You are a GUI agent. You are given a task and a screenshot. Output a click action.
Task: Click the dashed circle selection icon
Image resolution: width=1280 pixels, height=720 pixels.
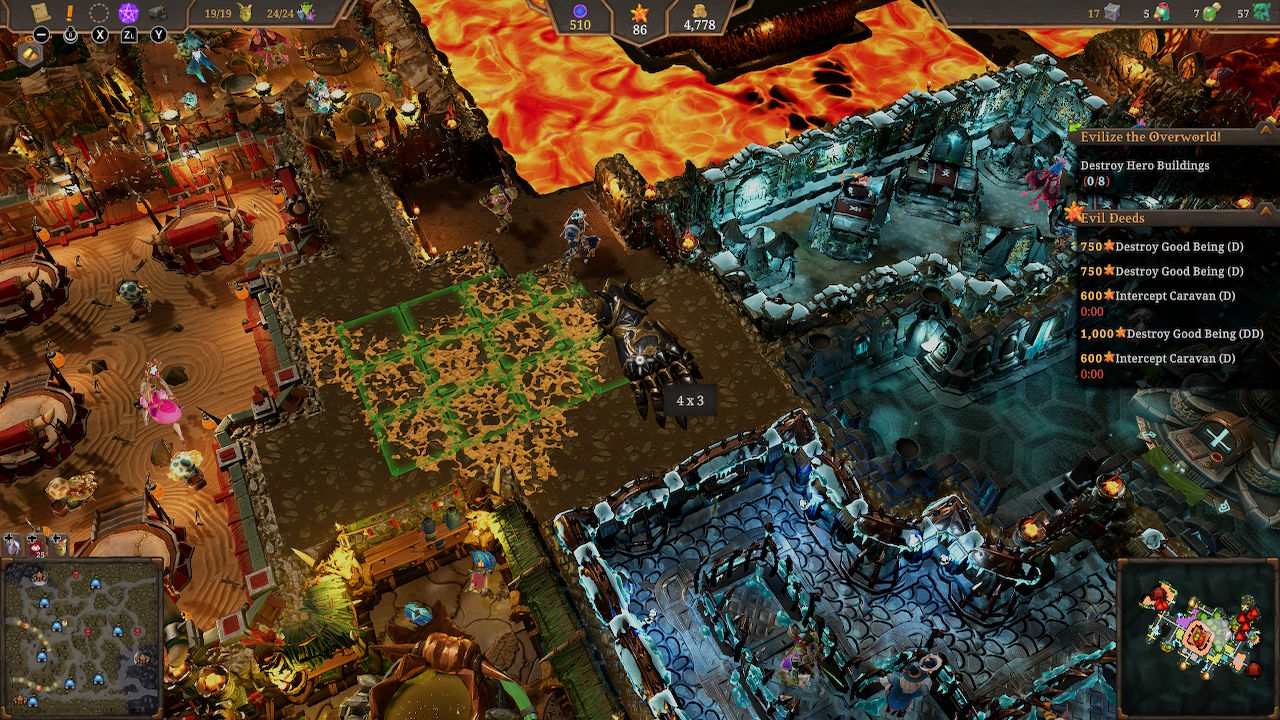tap(99, 13)
